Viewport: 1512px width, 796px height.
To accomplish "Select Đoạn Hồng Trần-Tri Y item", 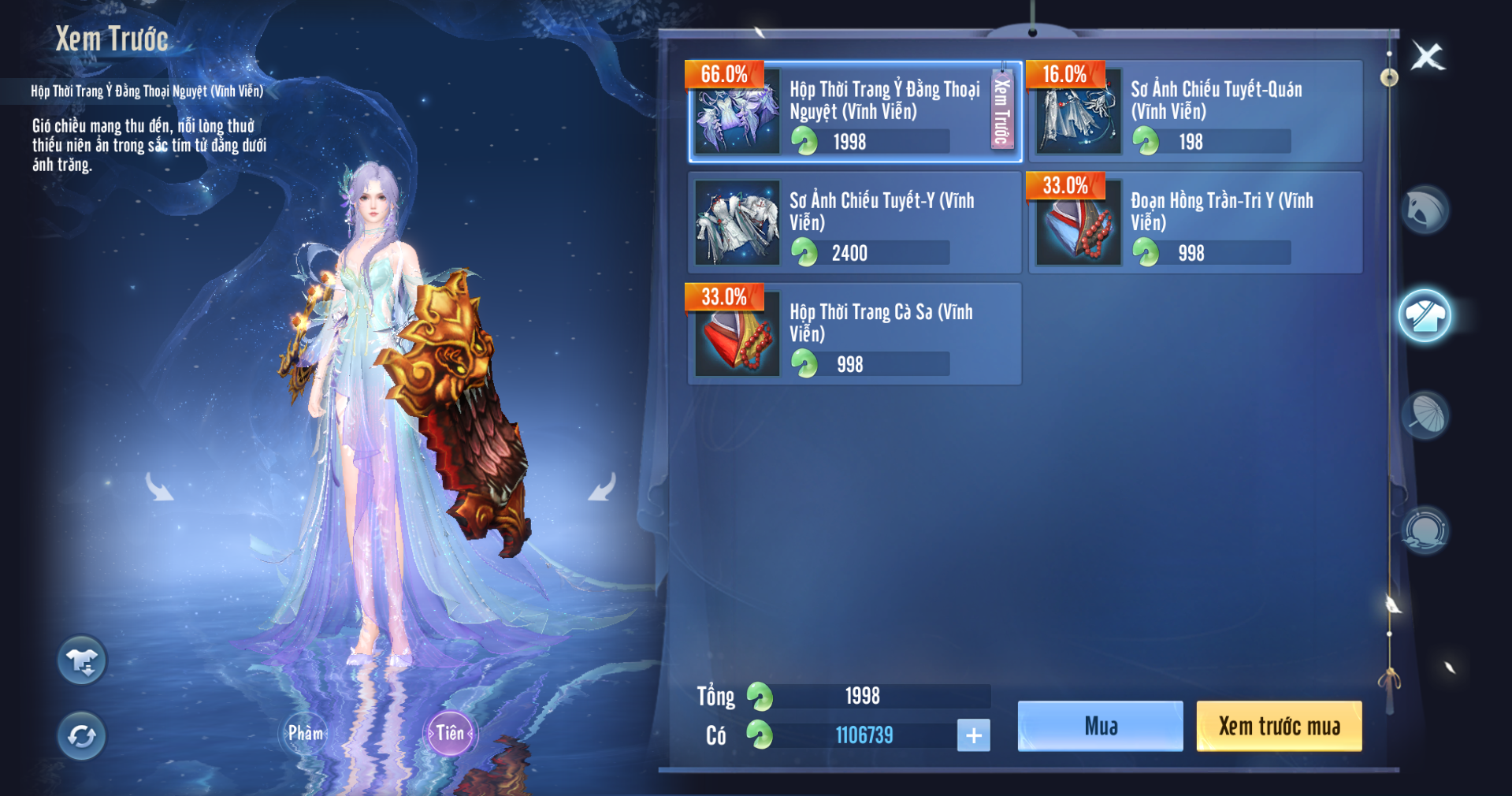I will click(1195, 223).
